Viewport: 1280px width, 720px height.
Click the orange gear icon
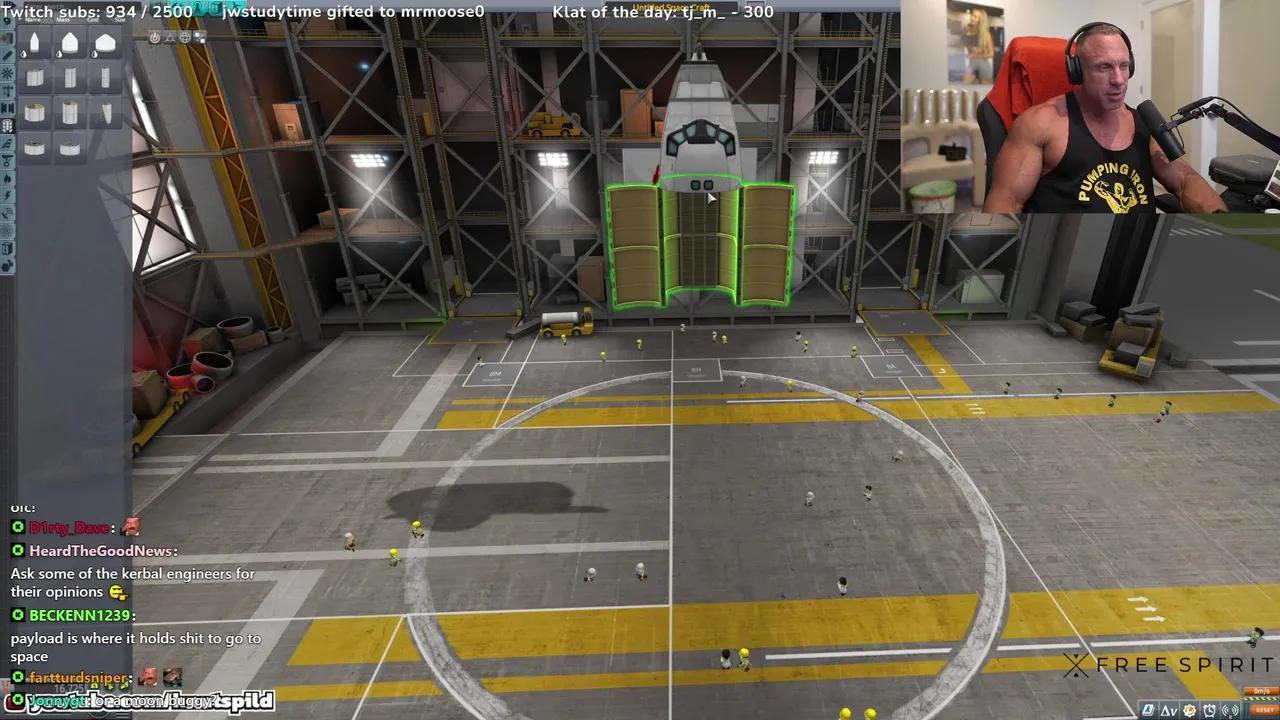(x=1190, y=710)
